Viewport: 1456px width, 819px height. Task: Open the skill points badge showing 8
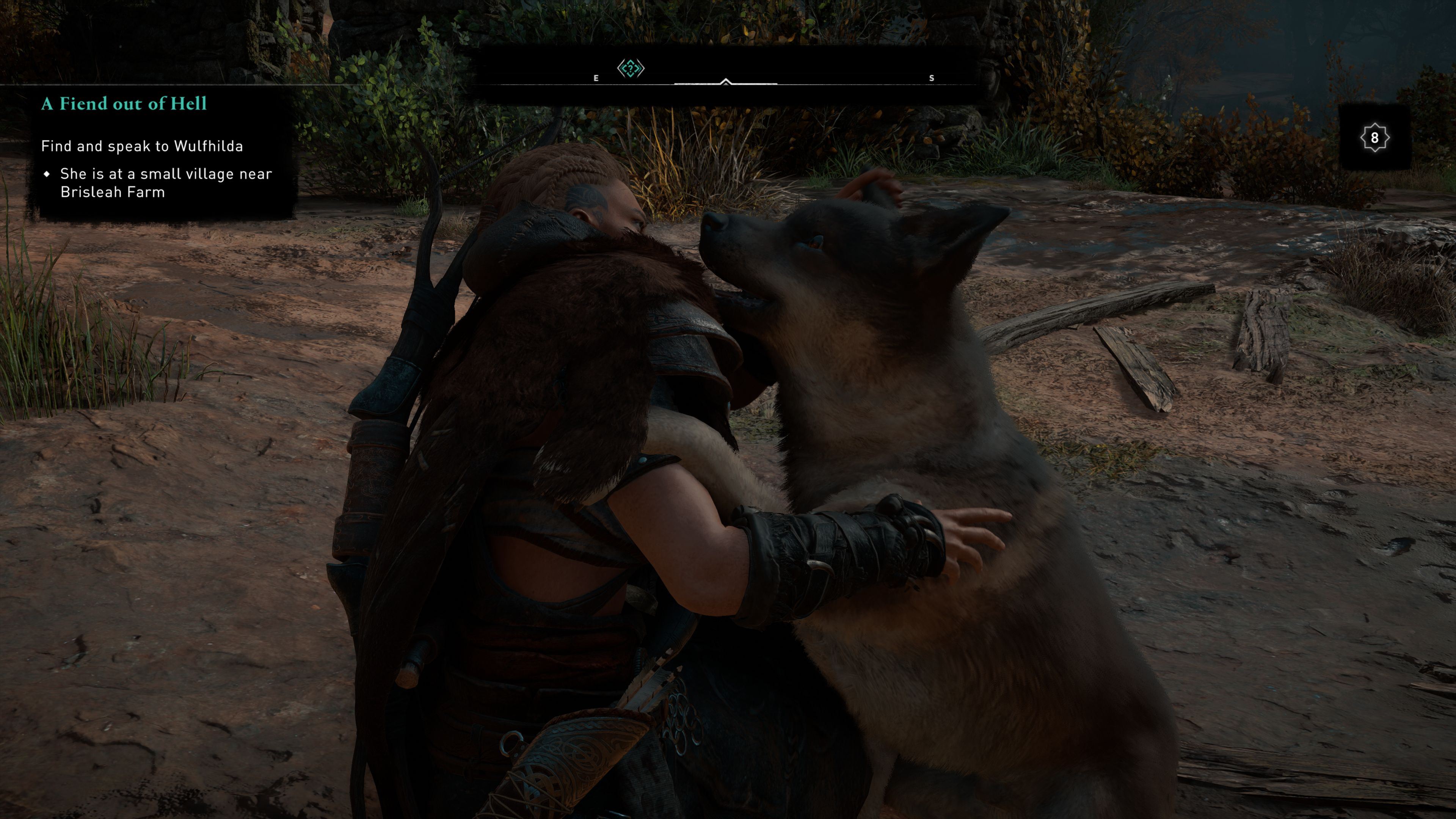(x=1374, y=137)
